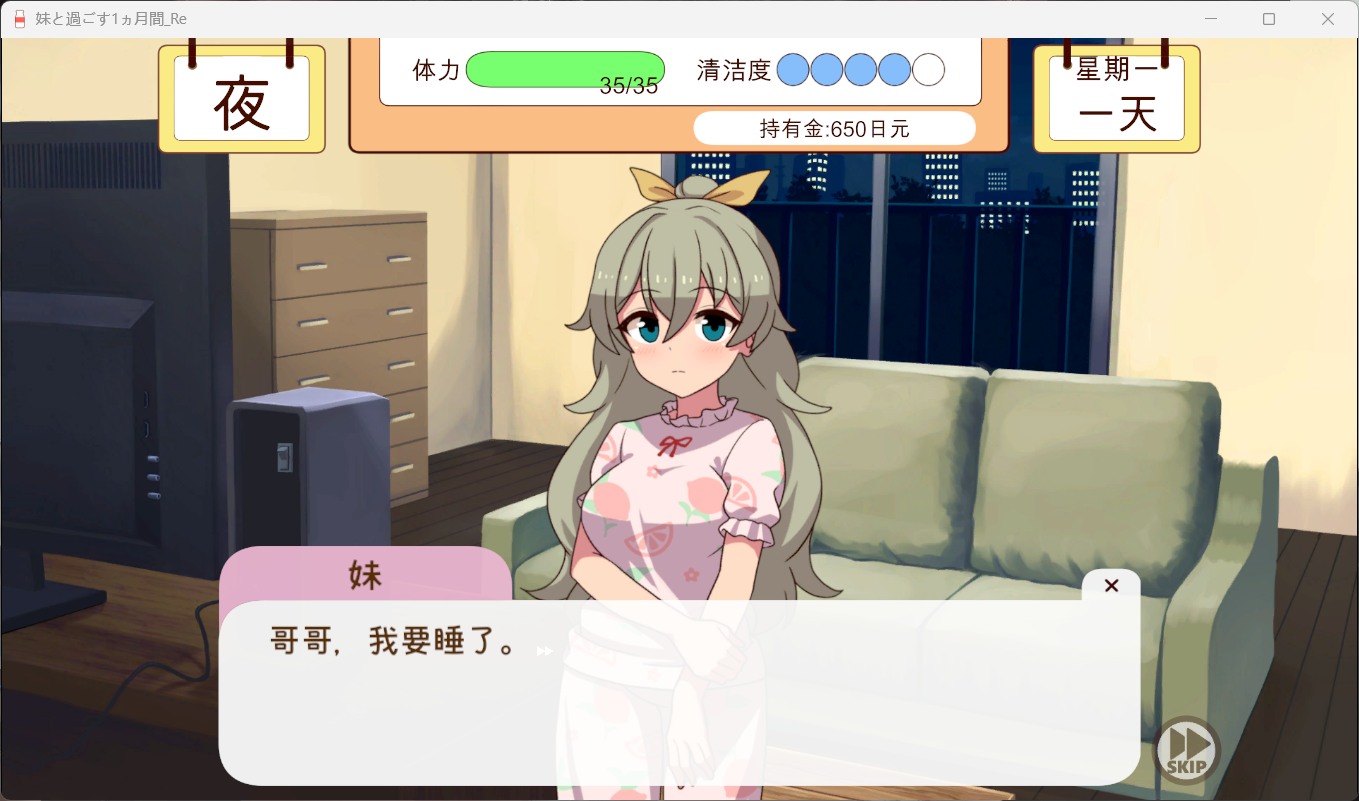
Task: Toggle the fourth cleanliness circle
Action: [894, 70]
